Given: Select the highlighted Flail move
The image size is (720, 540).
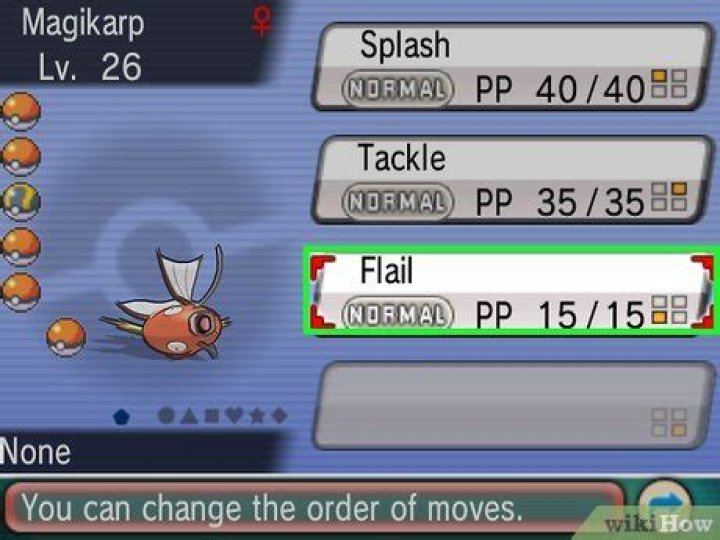Looking at the screenshot, I should 510,293.
